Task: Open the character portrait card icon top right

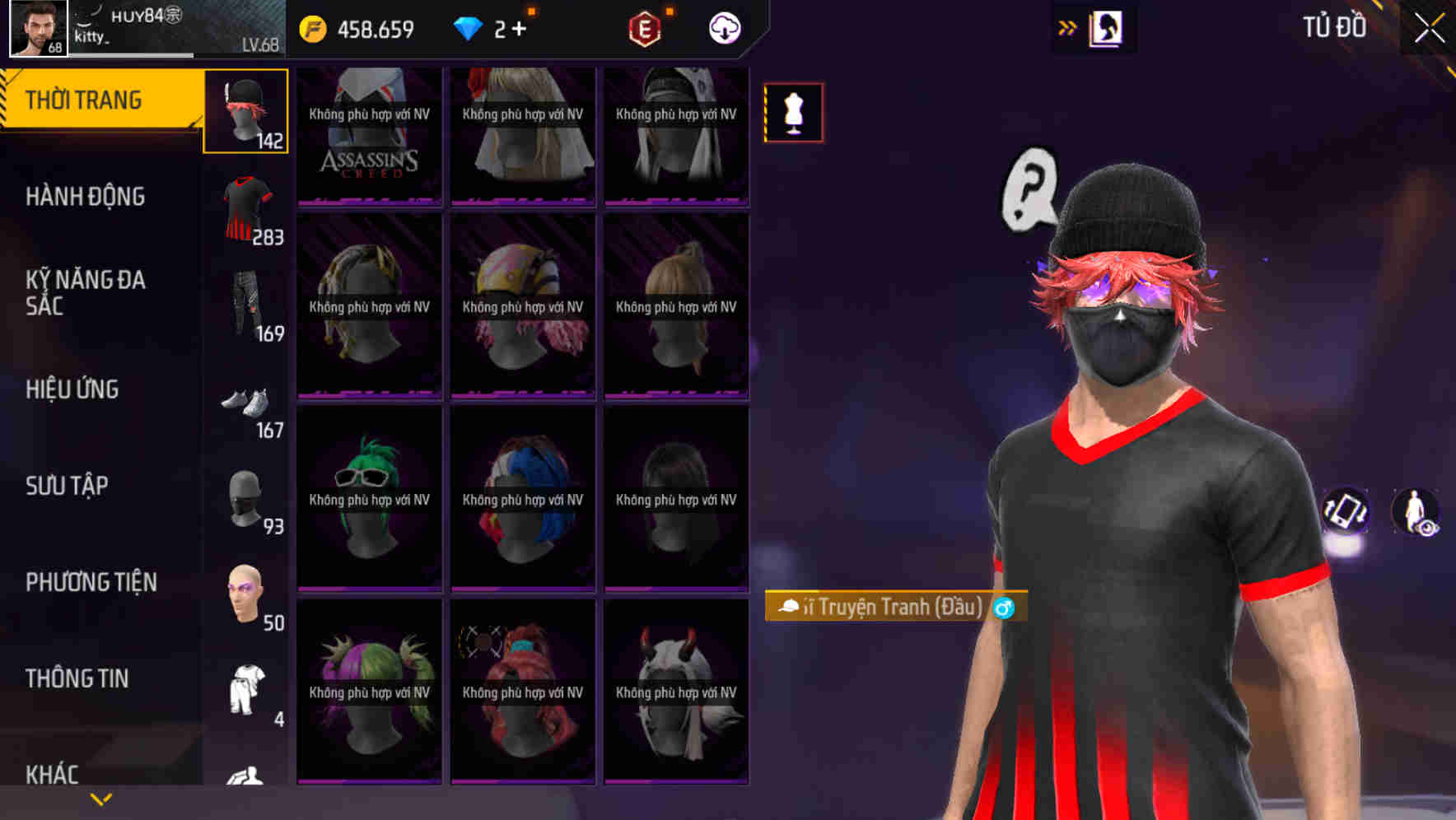Action: (x=1107, y=27)
